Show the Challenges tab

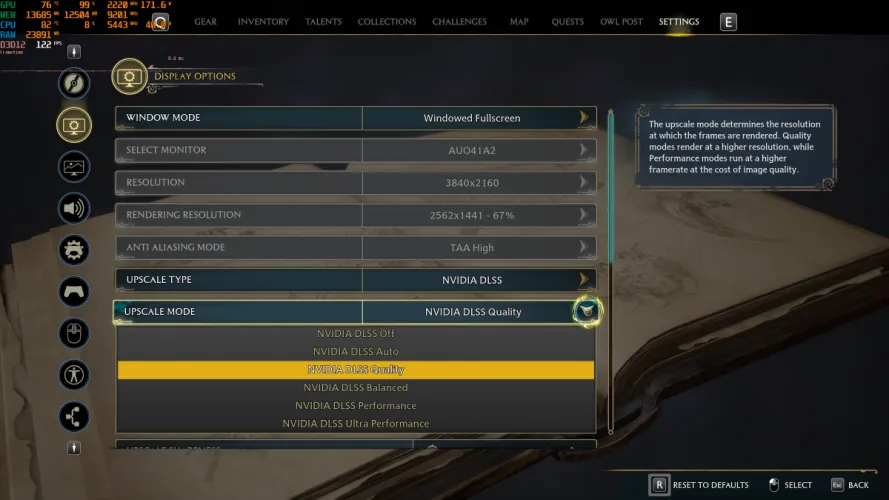(x=459, y=22)
